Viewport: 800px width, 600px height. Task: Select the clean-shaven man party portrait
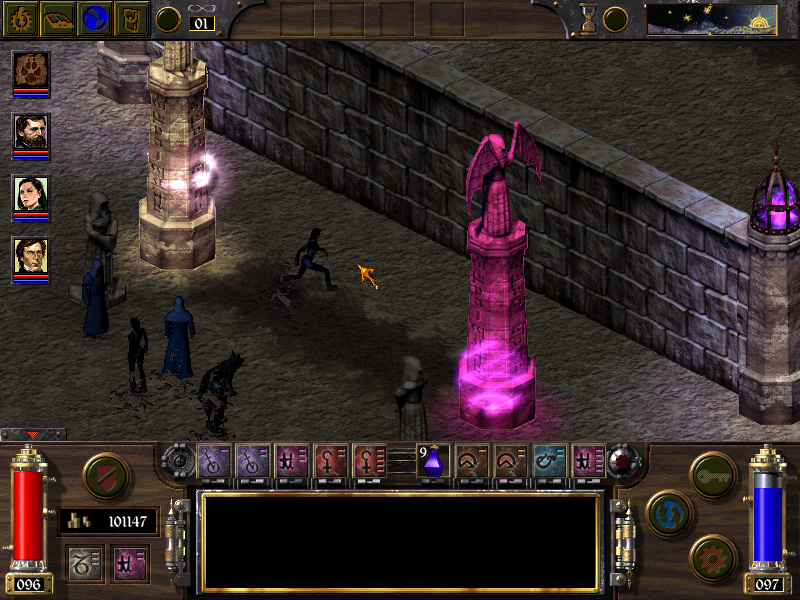click(30, 255)
